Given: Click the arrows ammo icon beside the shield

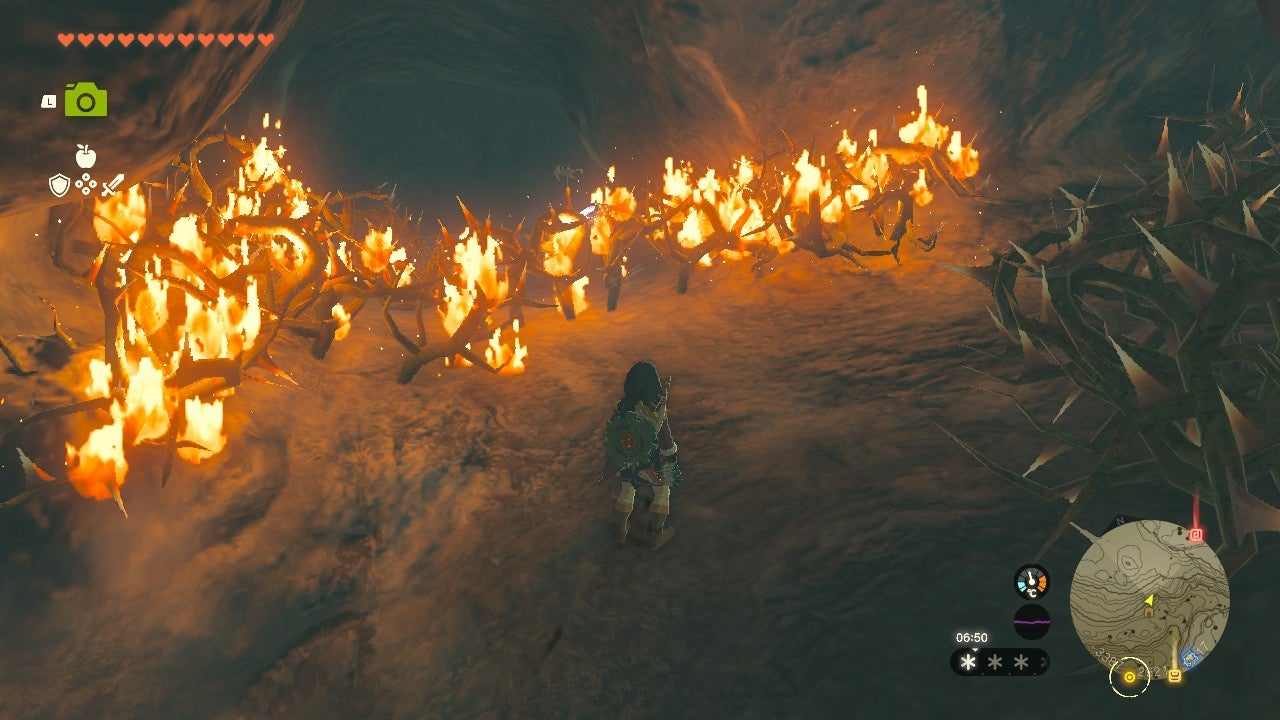Looking at the screenshot, I should (85, 184).
